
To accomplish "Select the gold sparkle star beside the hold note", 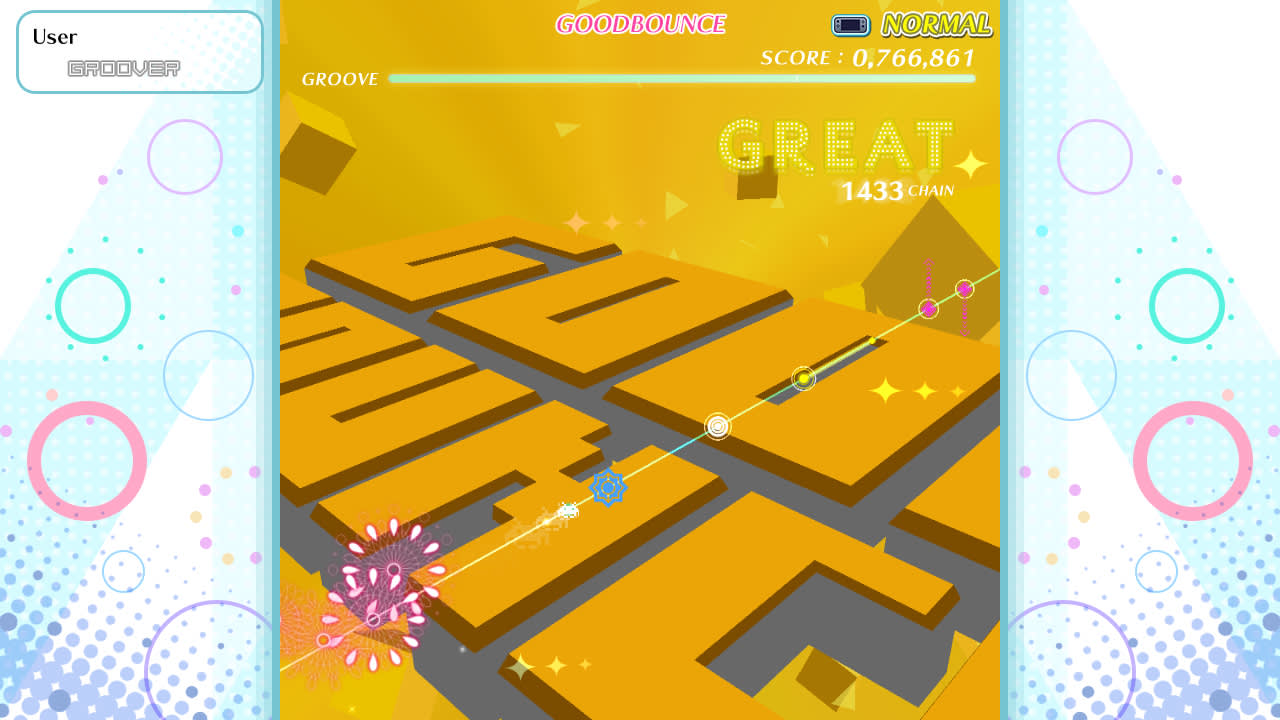I will [888, 390].
